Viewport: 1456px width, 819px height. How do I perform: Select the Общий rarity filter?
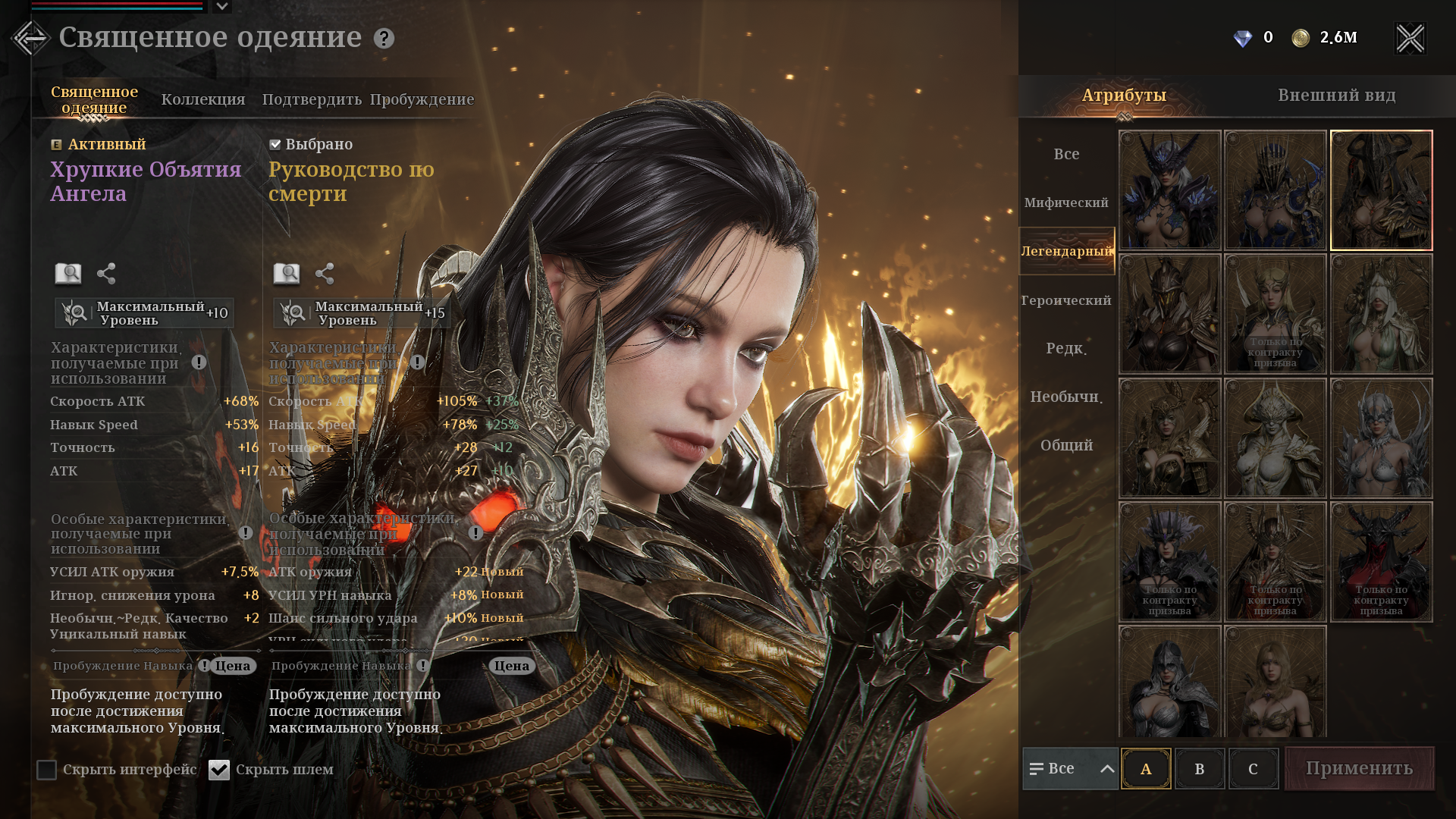[1066, 445]
